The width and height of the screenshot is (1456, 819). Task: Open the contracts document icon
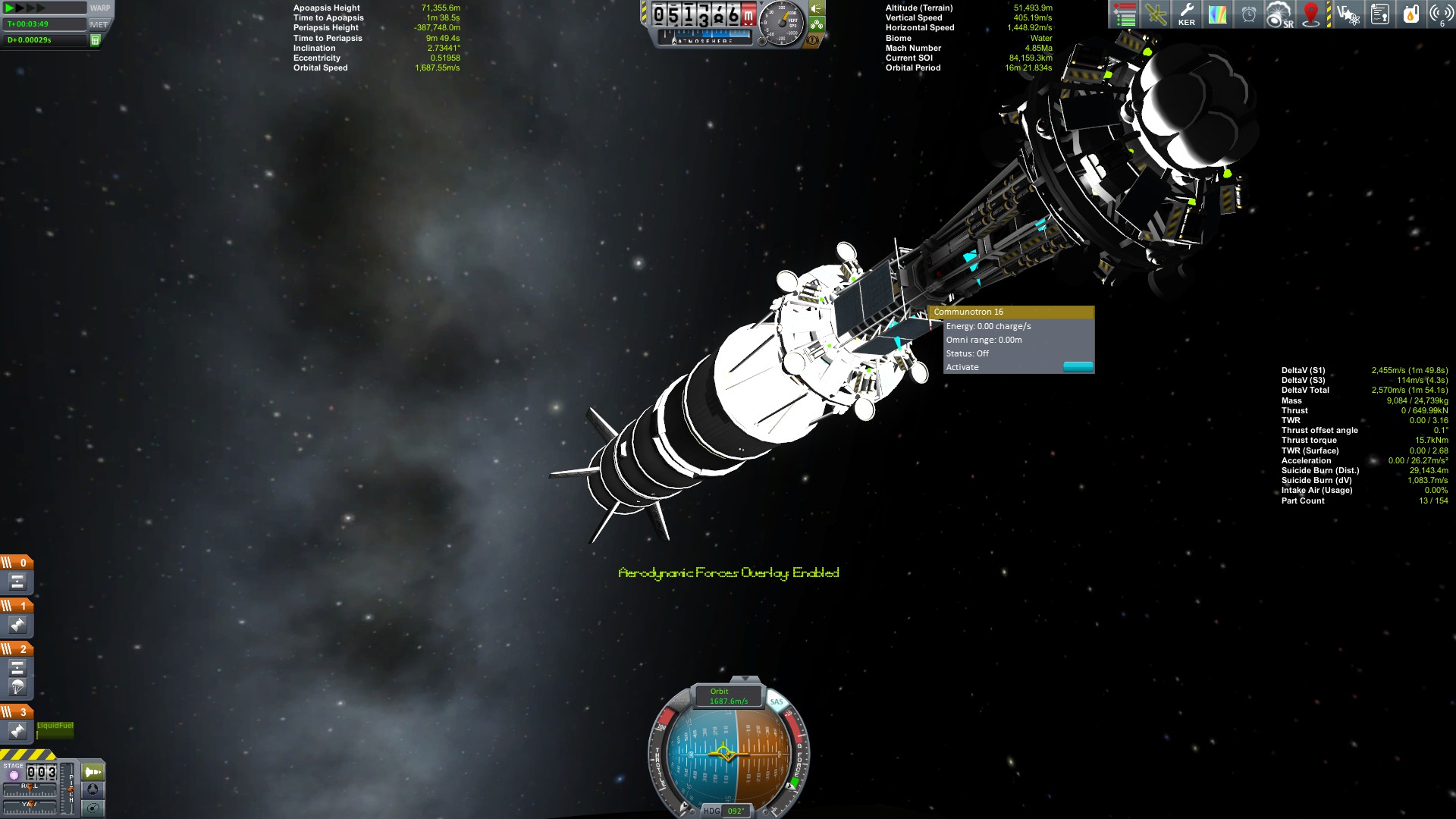click(x=1380, y=14)
